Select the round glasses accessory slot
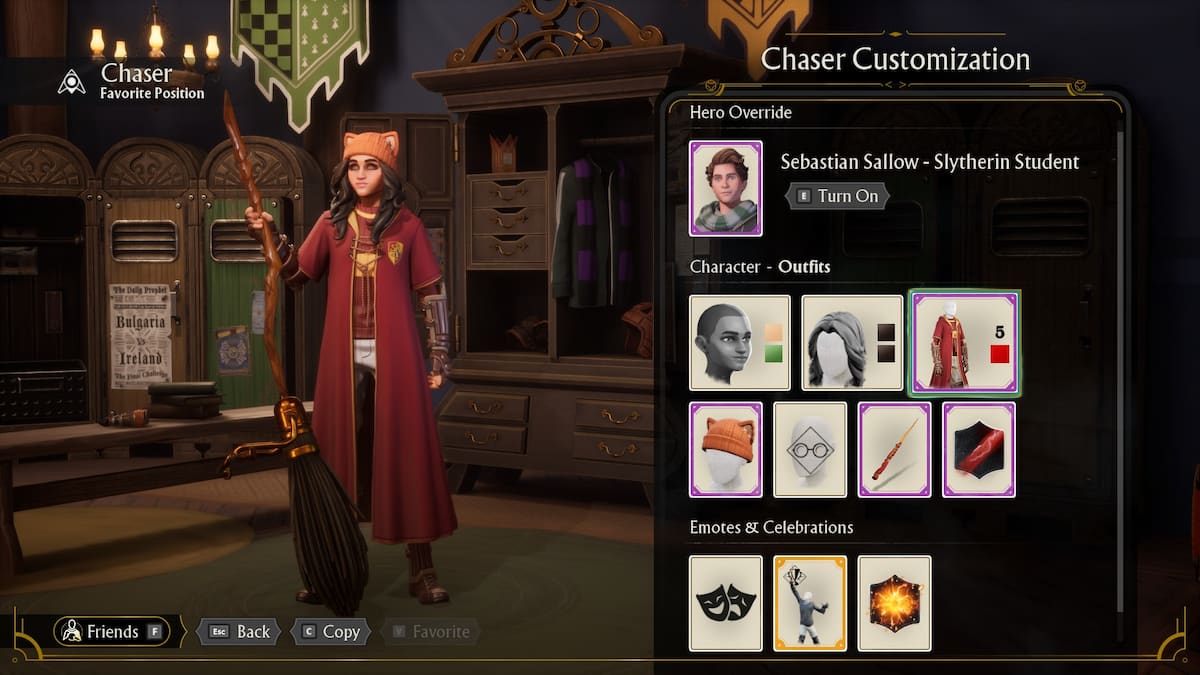Viewport: 1200px width, 675px height. point(810,449)
